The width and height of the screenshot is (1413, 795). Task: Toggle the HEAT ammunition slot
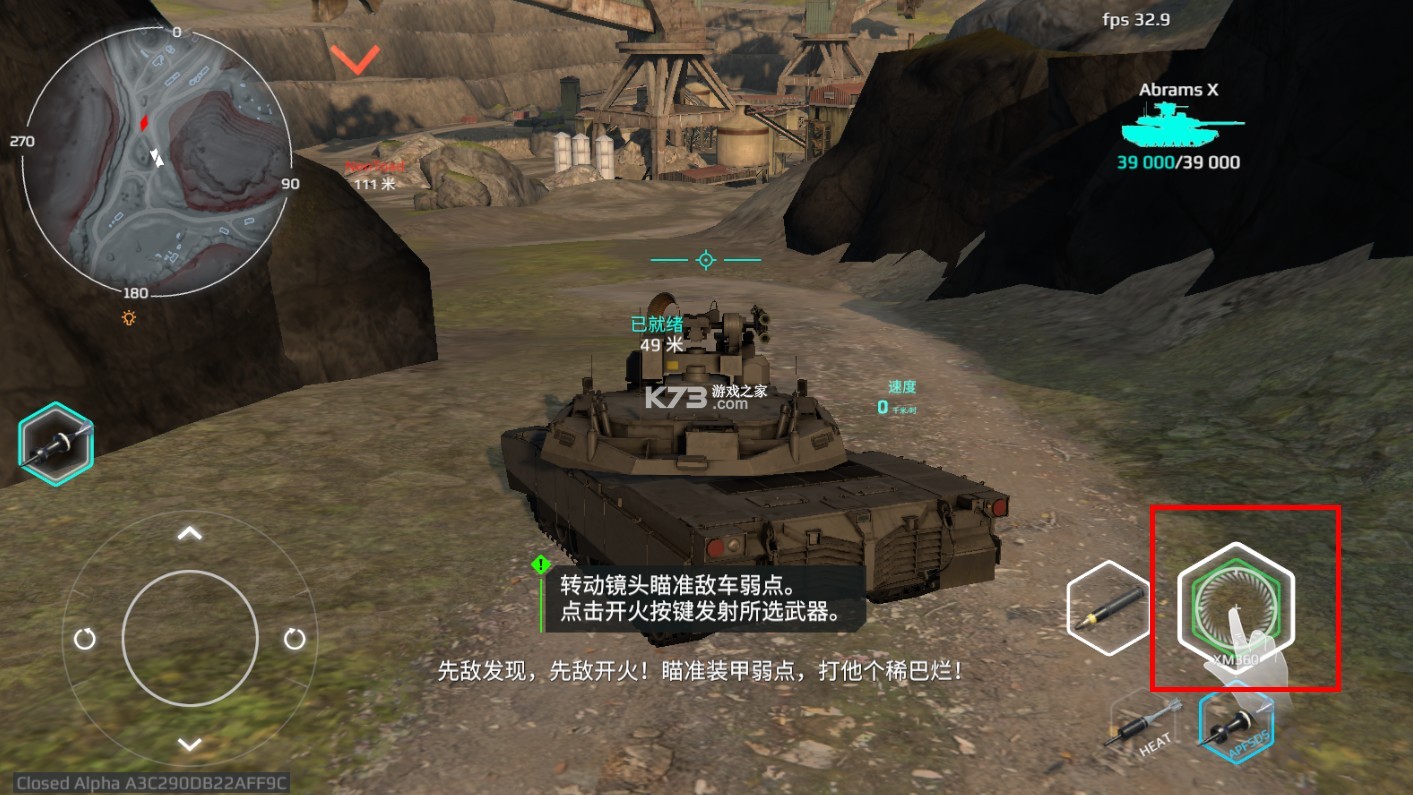coord(1143,725)
